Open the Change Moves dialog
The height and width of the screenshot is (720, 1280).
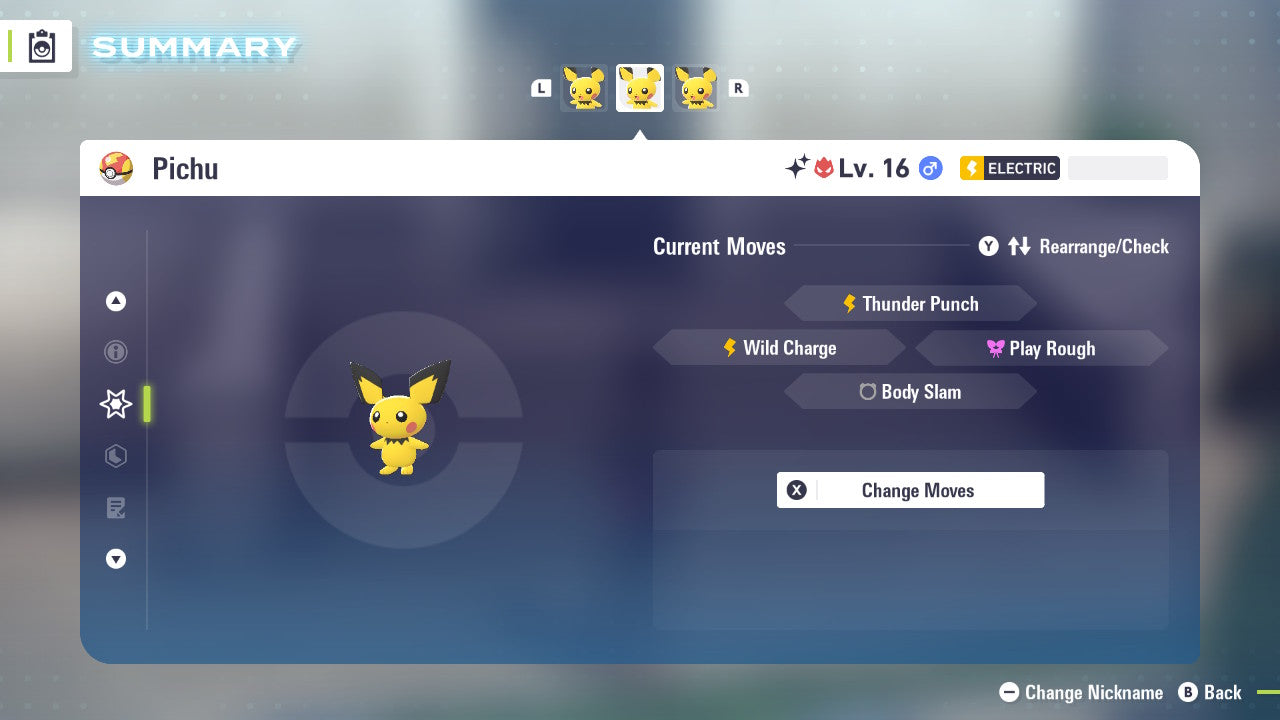[x=910, y=490]
